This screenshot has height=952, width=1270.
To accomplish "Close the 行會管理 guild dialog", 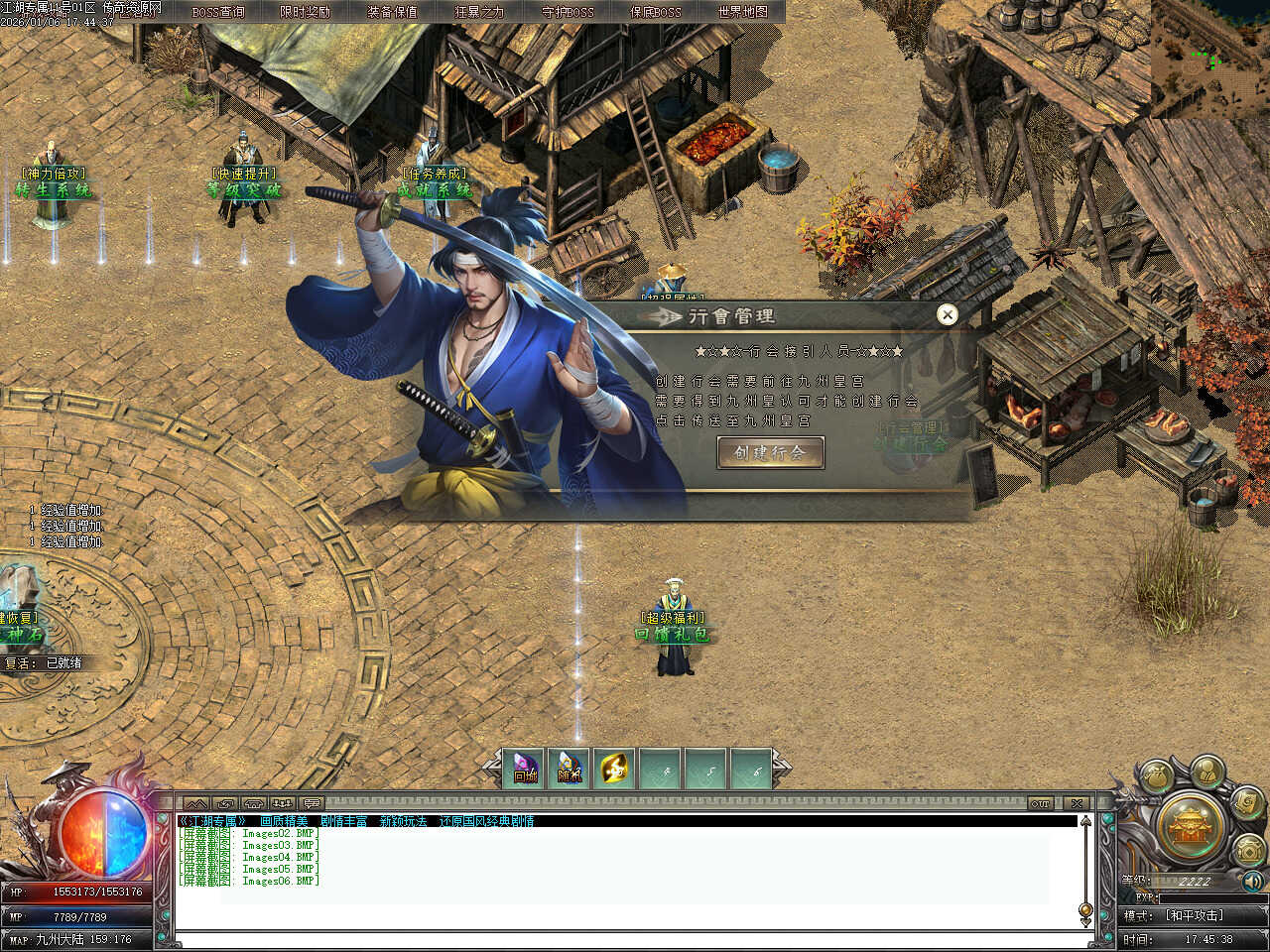I will (948, 314).
